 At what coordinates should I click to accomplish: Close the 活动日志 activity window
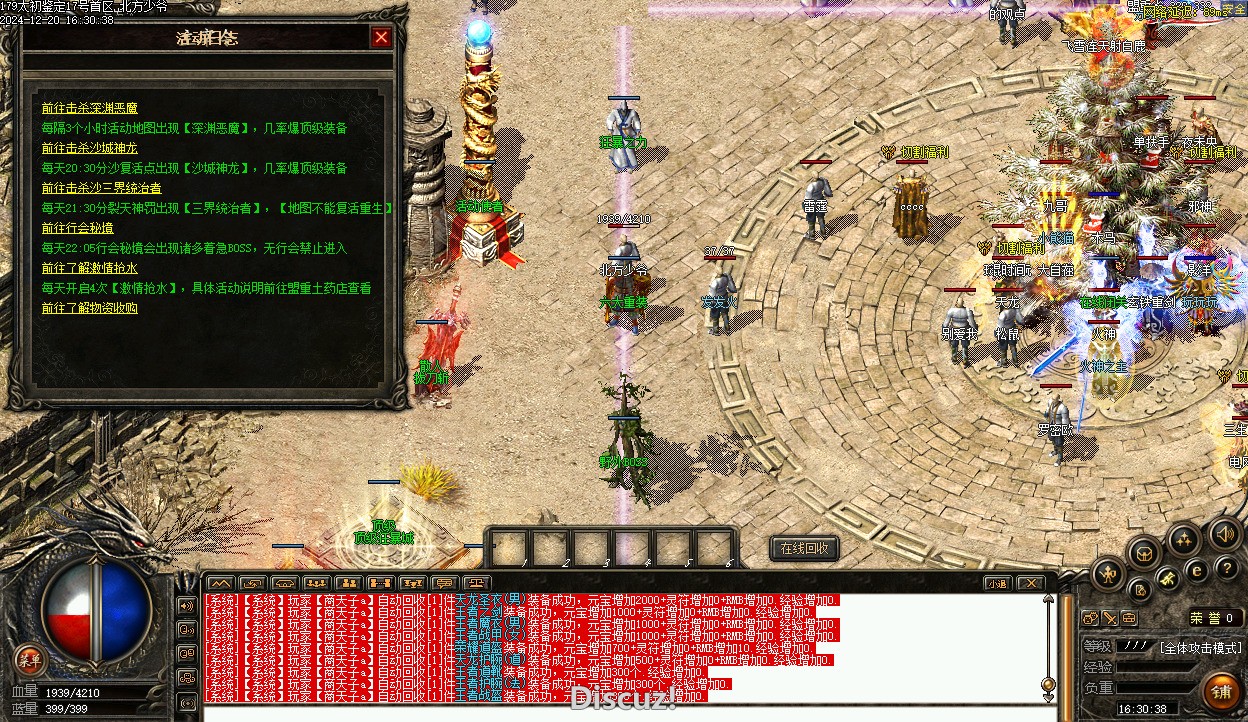coord(381,38)
